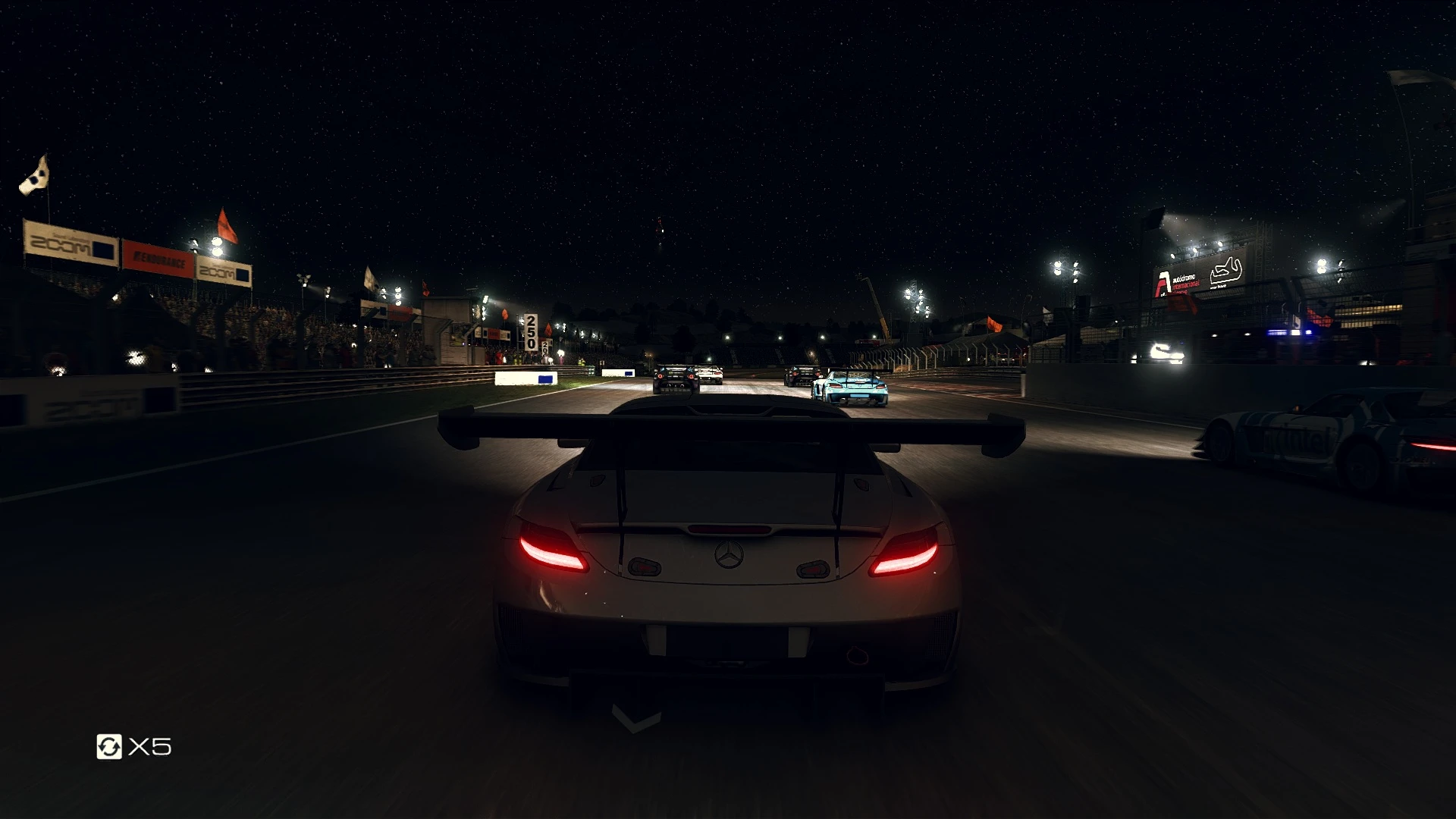Click the autódromo internacional logo billboard
This screenshot has height=819, width=1456.
click(1172, 281)
